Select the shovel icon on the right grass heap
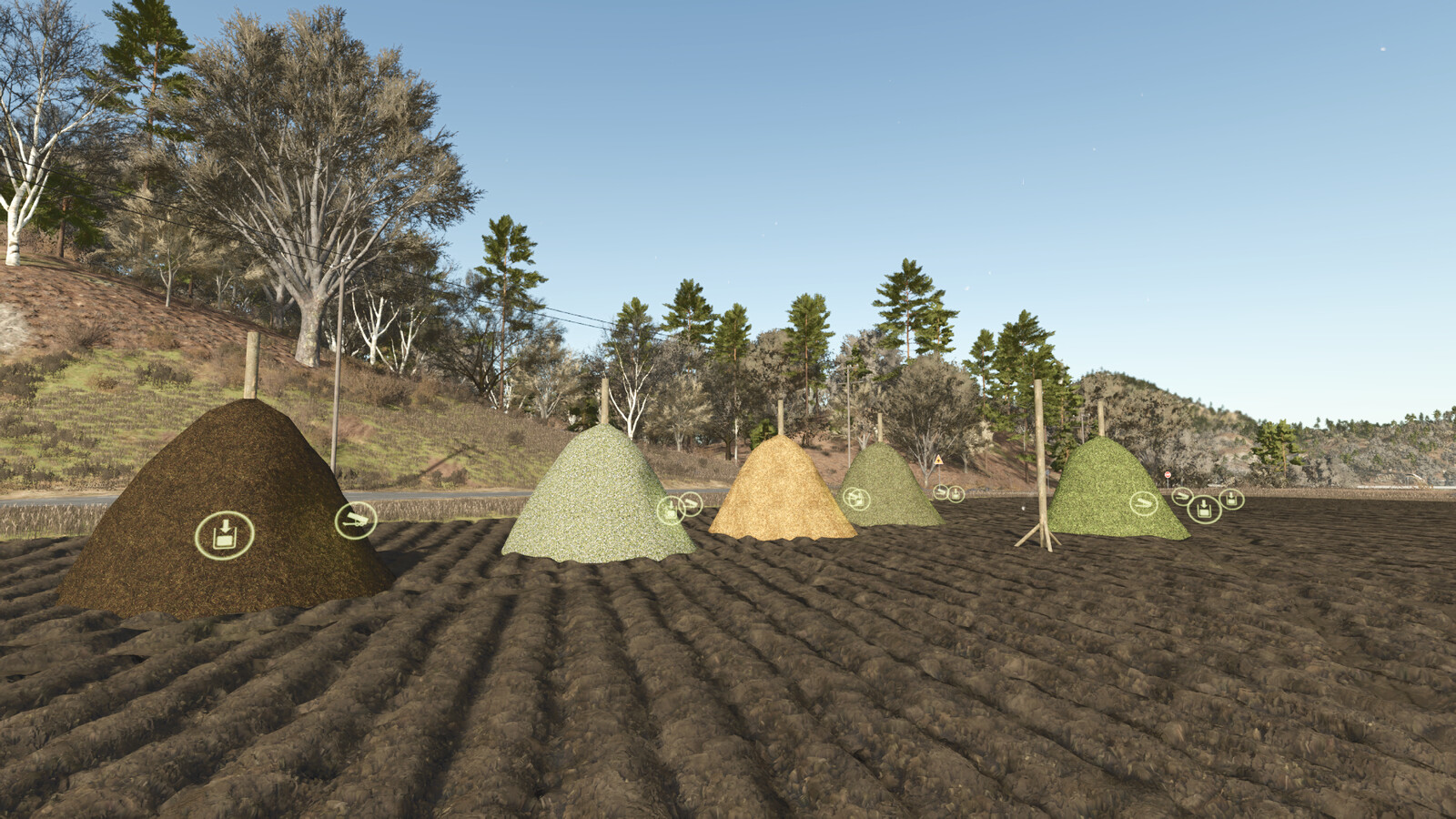This screenshot has height=819, width=1456. coord(1145,503)
